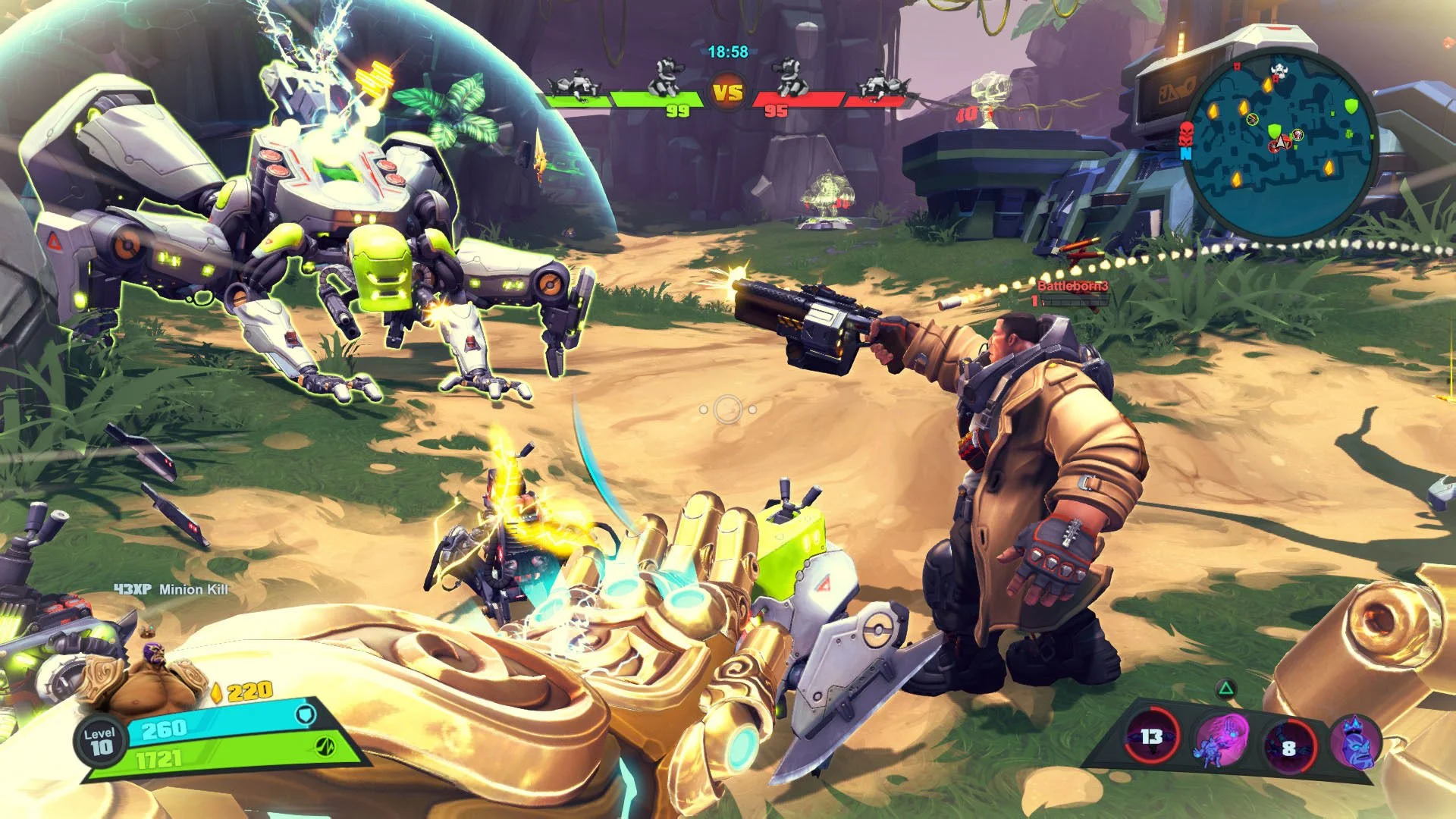Viewport: 1456px width, 819px height.
Task: Click the shield icon on the health bar
Action: tap(304, 716)
